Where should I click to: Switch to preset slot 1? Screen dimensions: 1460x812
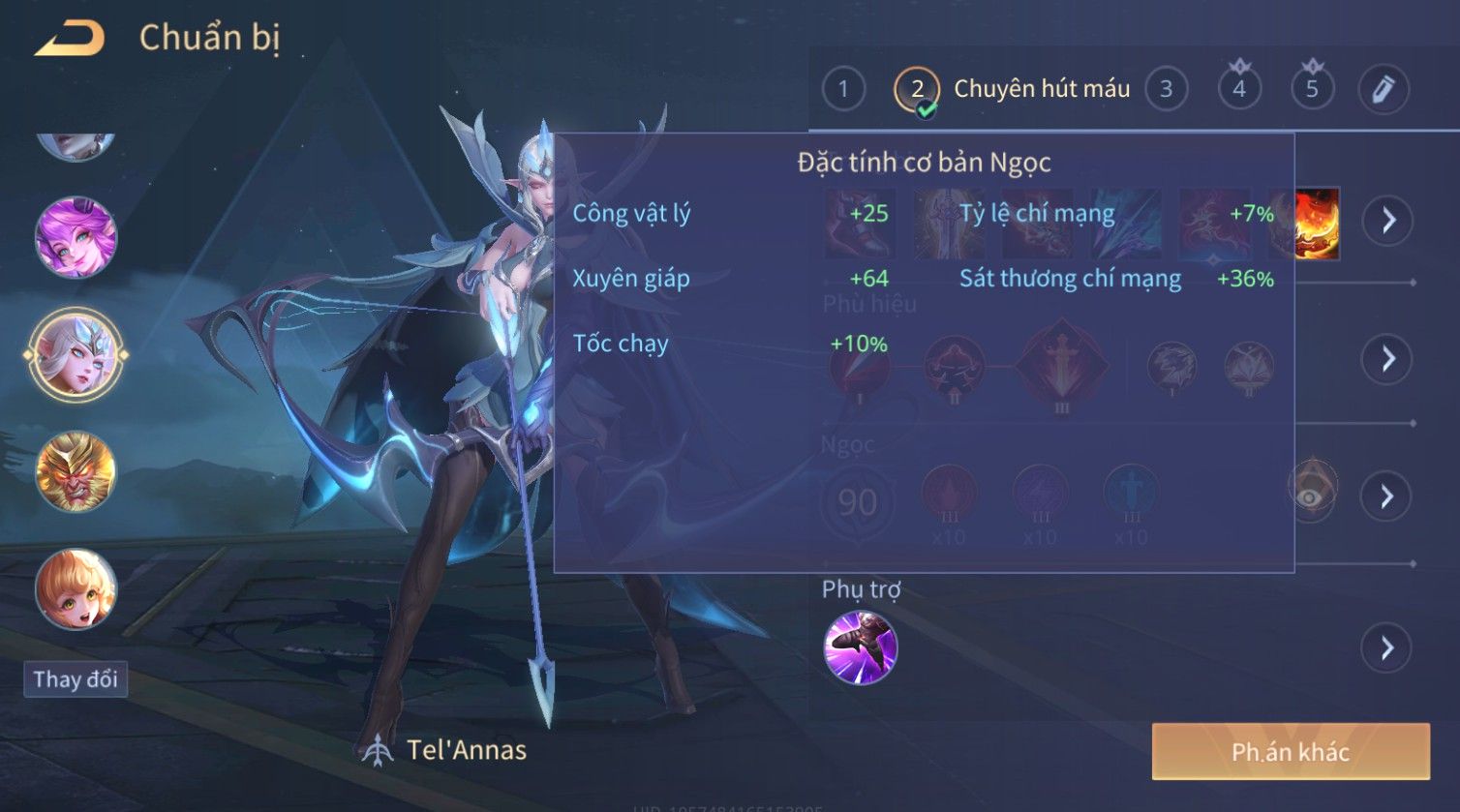coord(842,90)
